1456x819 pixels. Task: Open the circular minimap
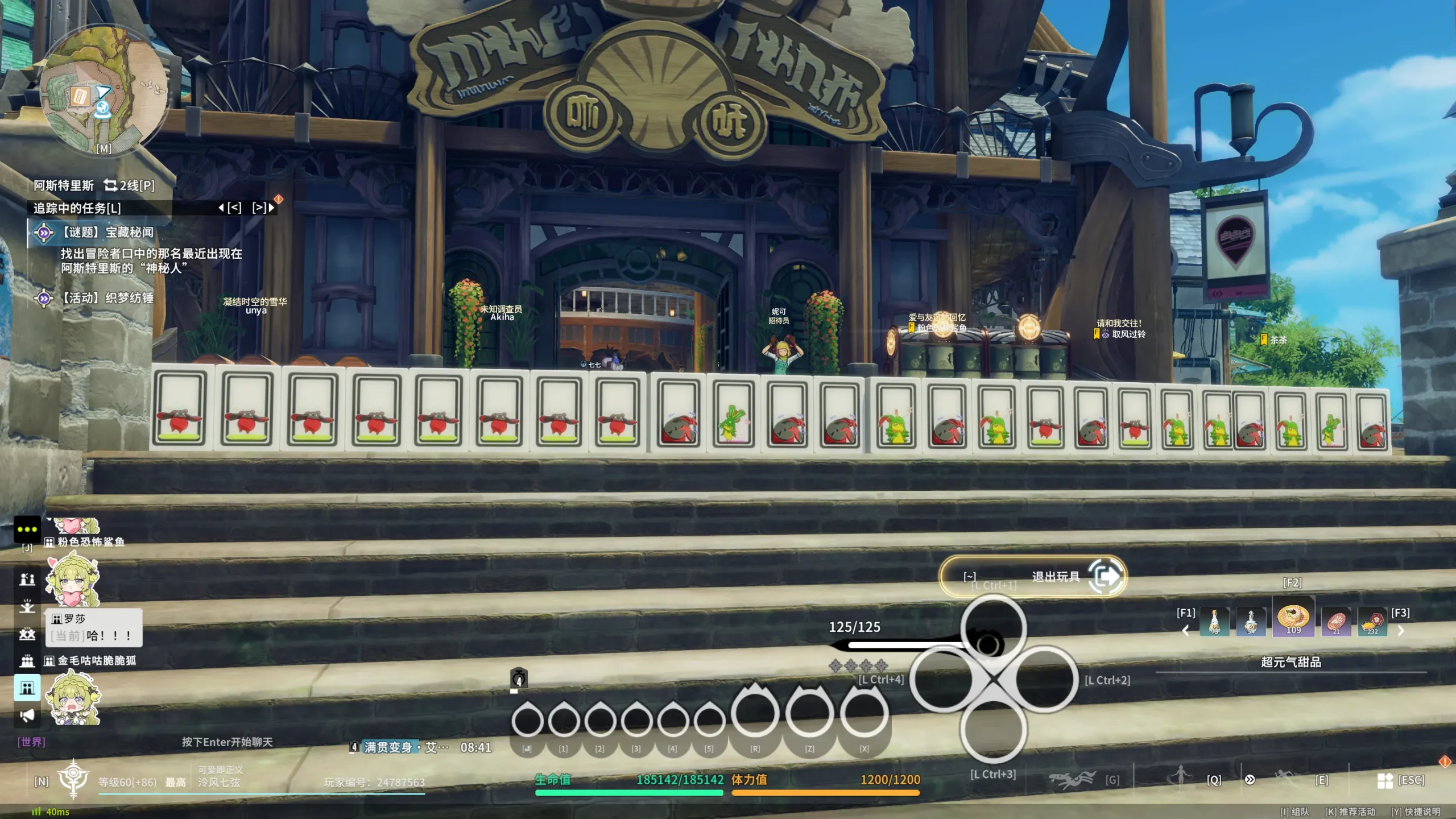[x=104, y=92]
